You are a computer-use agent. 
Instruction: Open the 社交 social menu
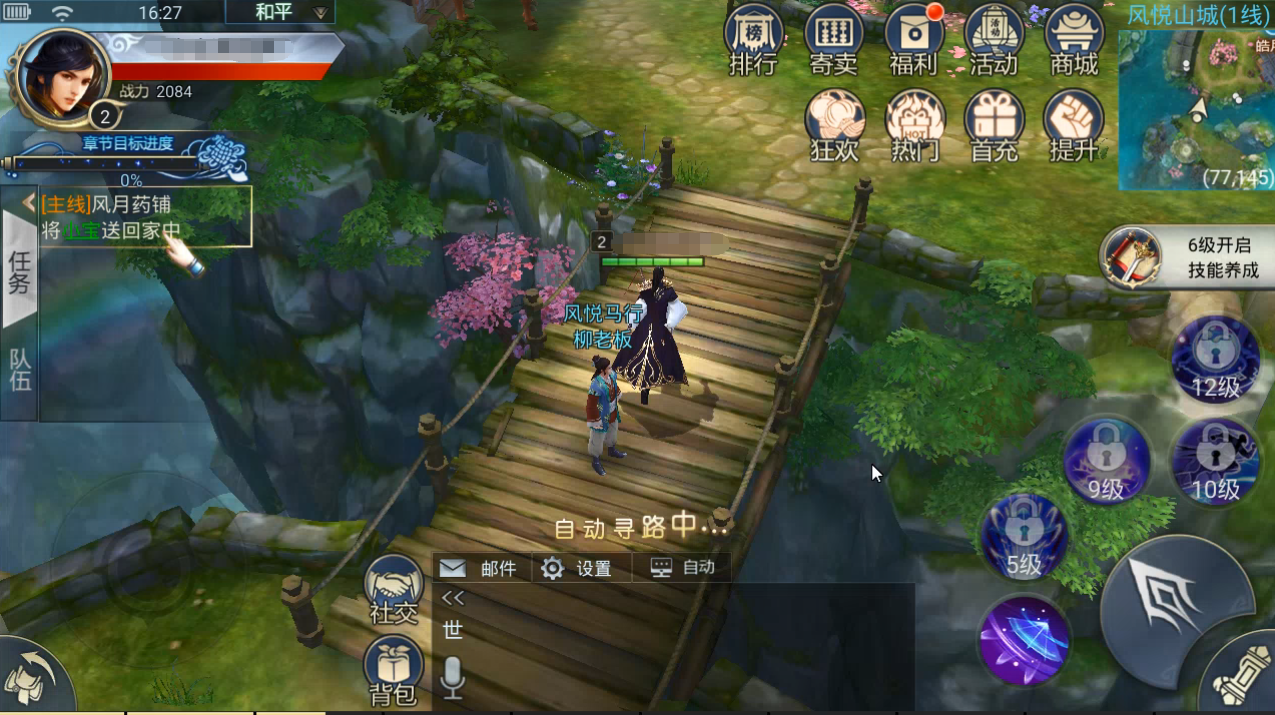click(x=394, y=590)
